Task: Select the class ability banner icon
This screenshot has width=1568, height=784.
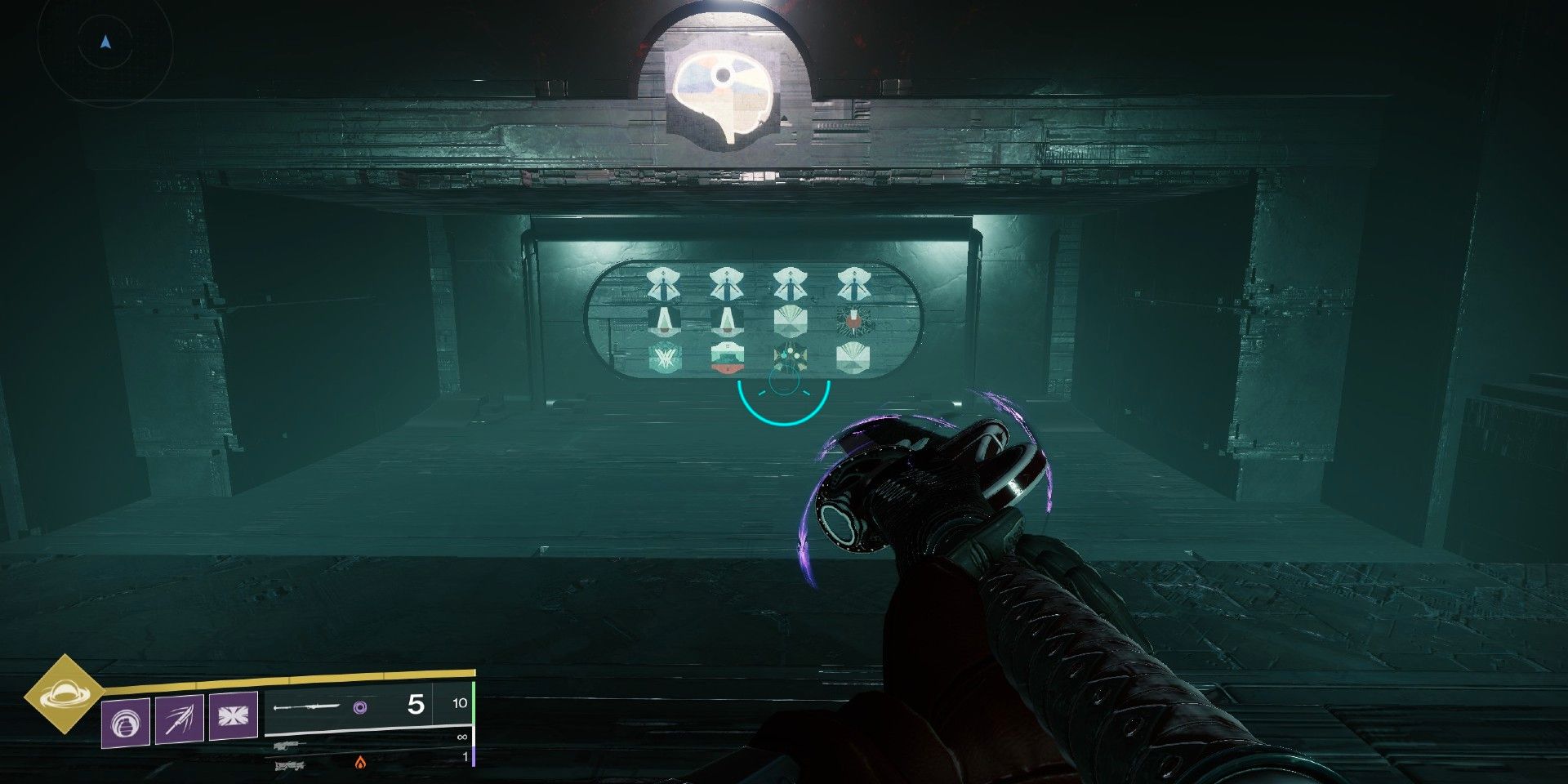Action: [233, 716]
